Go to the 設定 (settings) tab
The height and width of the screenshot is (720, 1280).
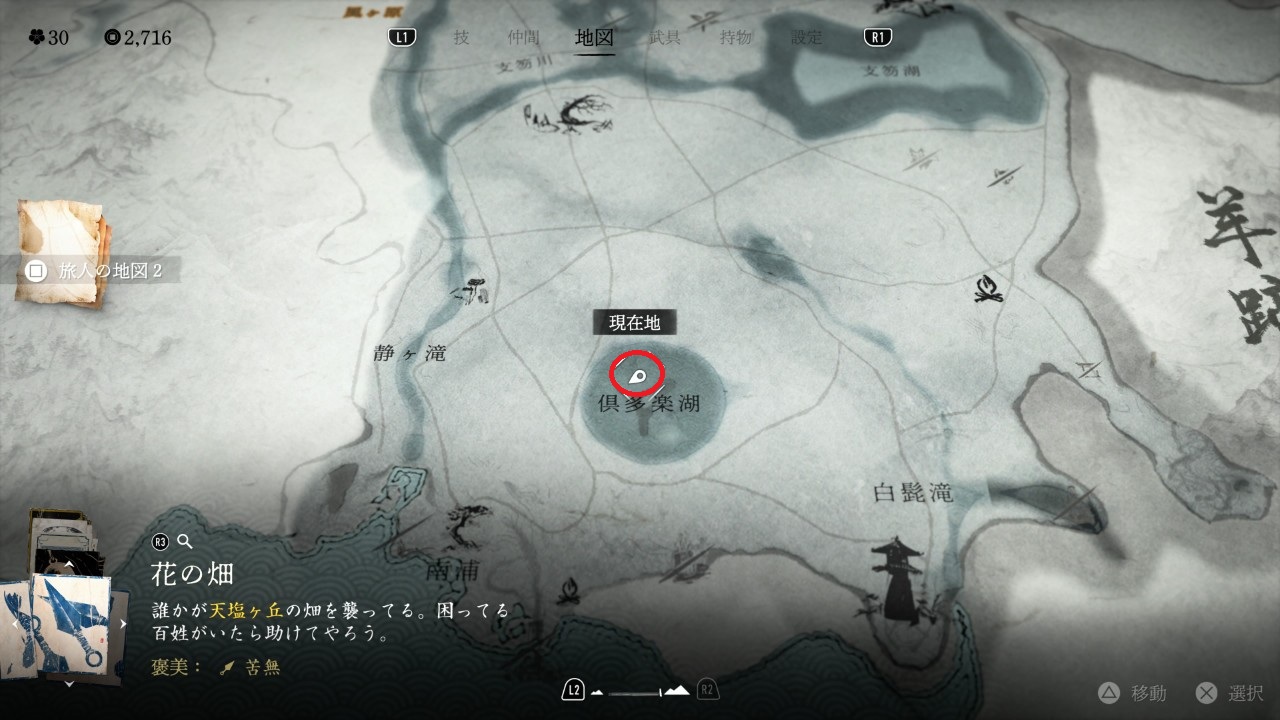point(806,38)
